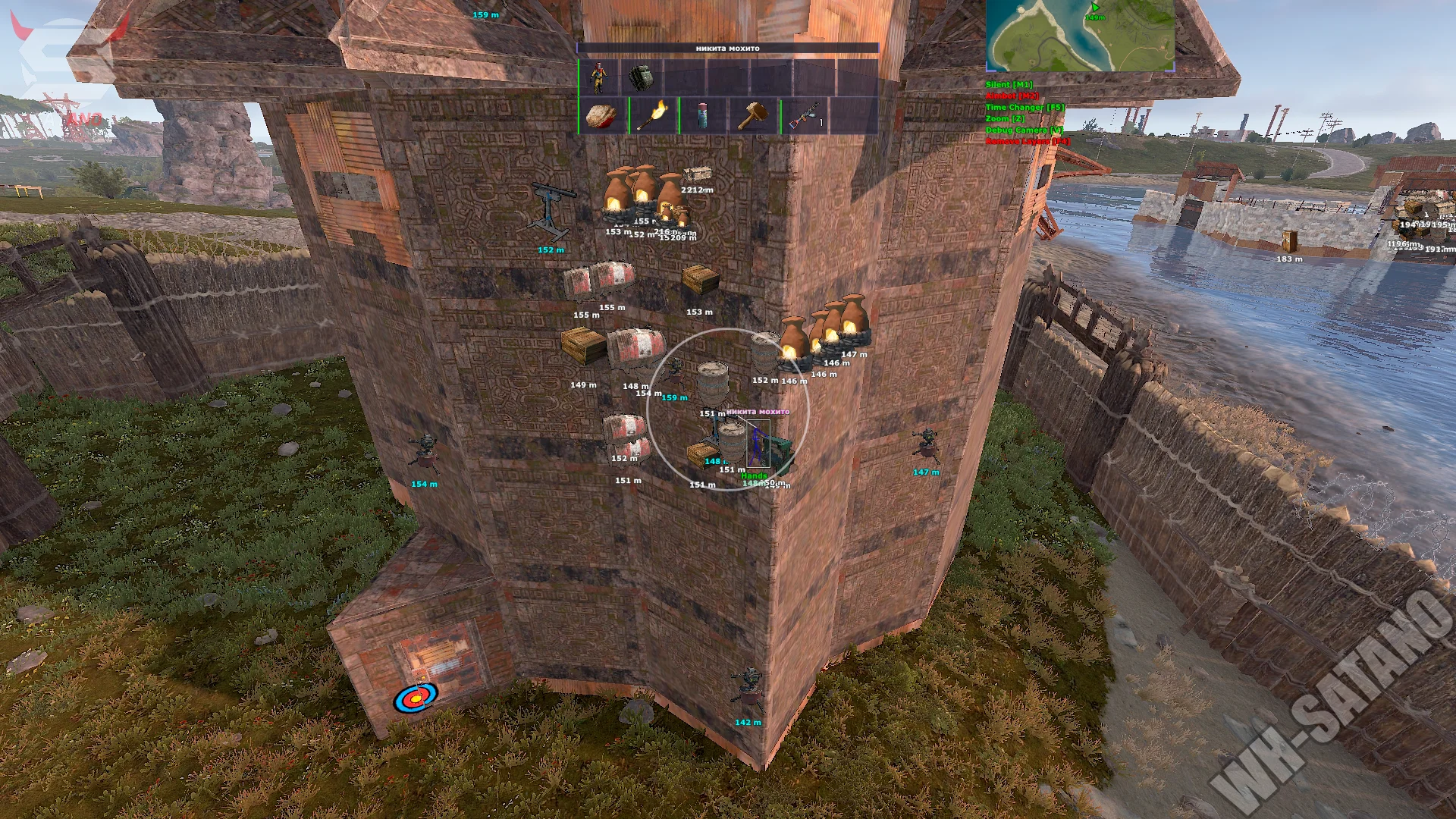The height and width of the screenshot is (819, 1456).
Task: Select the burning torch slot
Action: pyautogui.click(x=651, y=116)
